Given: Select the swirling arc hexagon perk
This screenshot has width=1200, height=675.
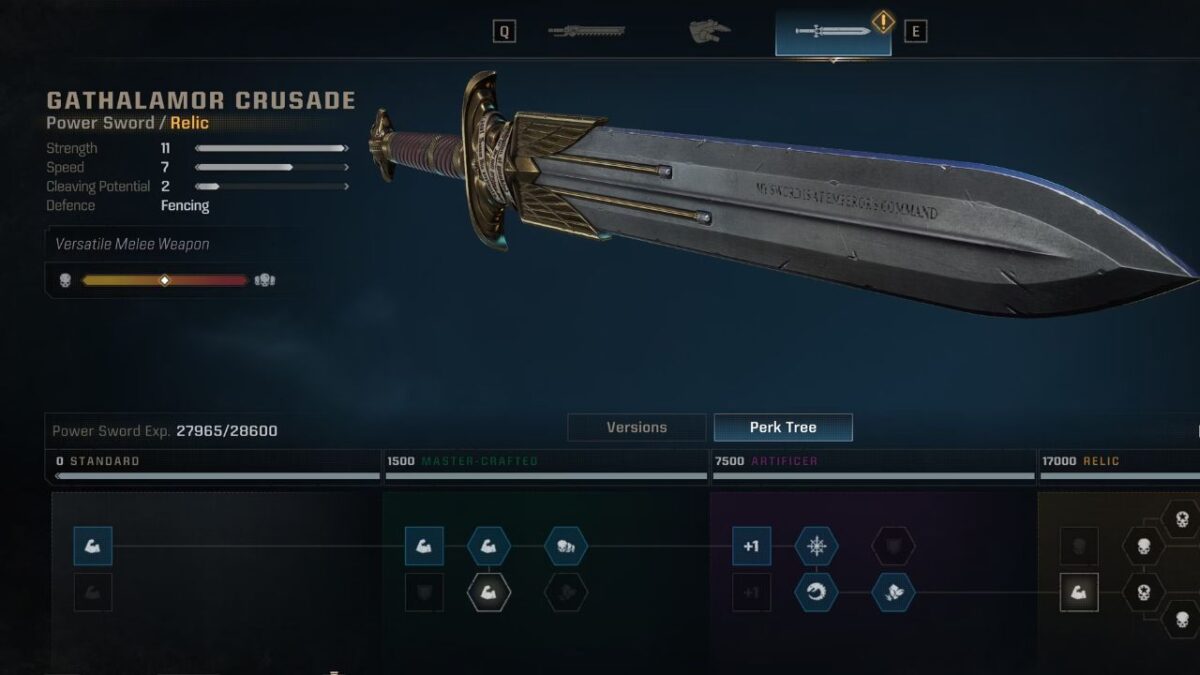Looking at the screenshot, I should click(817, 592).
